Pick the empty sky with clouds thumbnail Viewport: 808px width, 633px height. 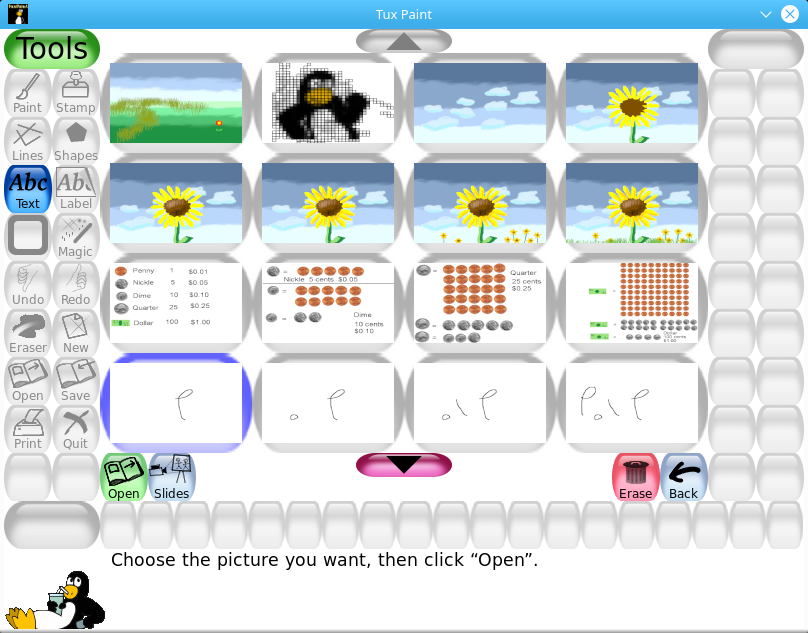pos(480,103)
